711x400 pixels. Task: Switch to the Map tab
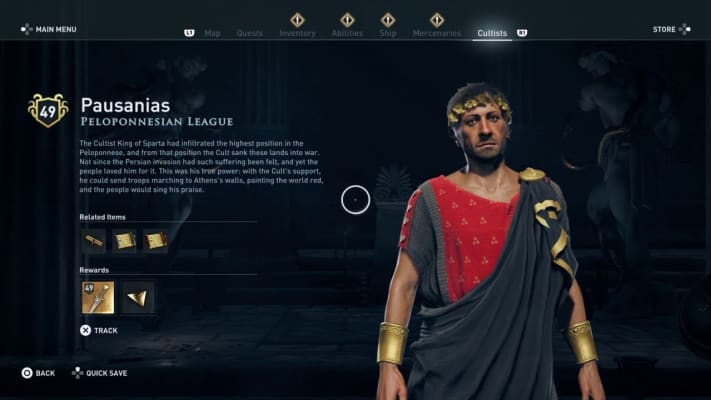(x=212, y=33)
